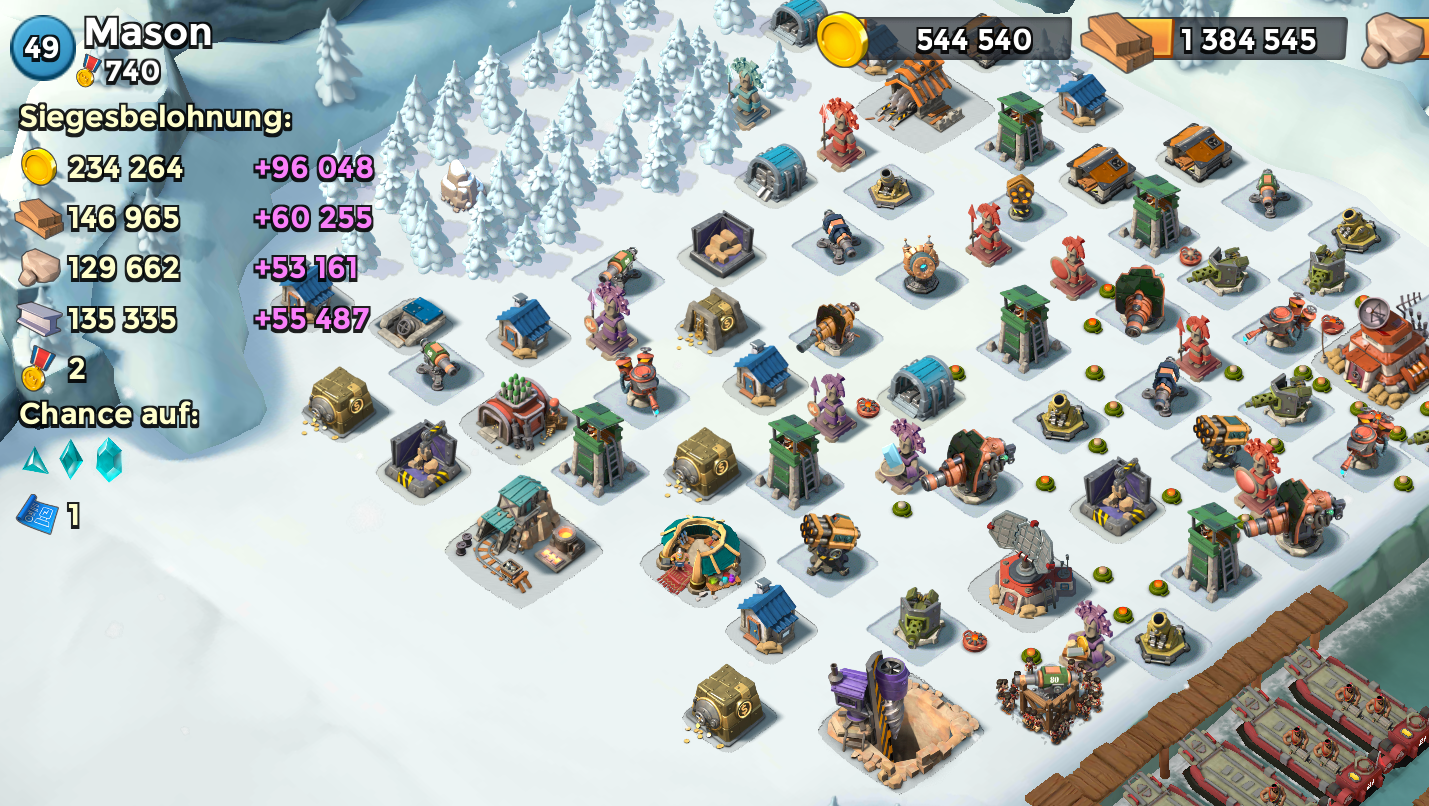1429x806 pixels.
Task: Open Mason's level 49 profile badge
Action: 42,47
